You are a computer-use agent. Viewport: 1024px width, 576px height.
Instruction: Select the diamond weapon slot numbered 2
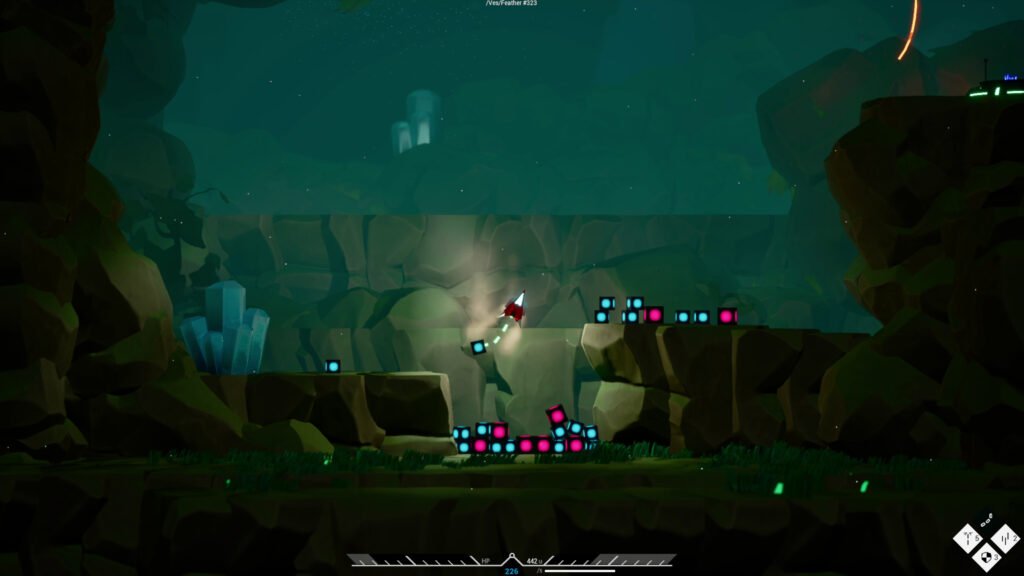1004,539
